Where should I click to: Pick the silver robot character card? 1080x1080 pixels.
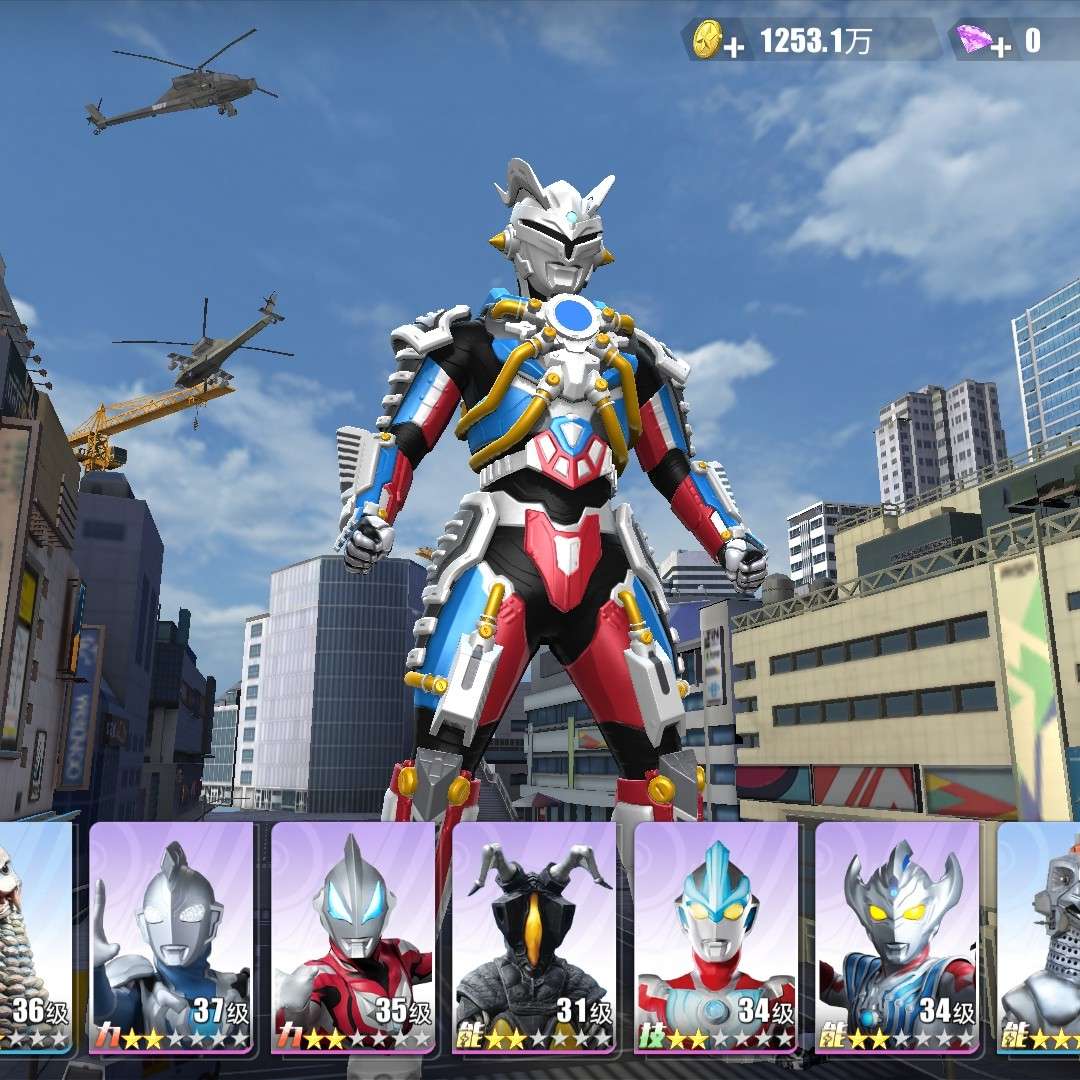1042,937
